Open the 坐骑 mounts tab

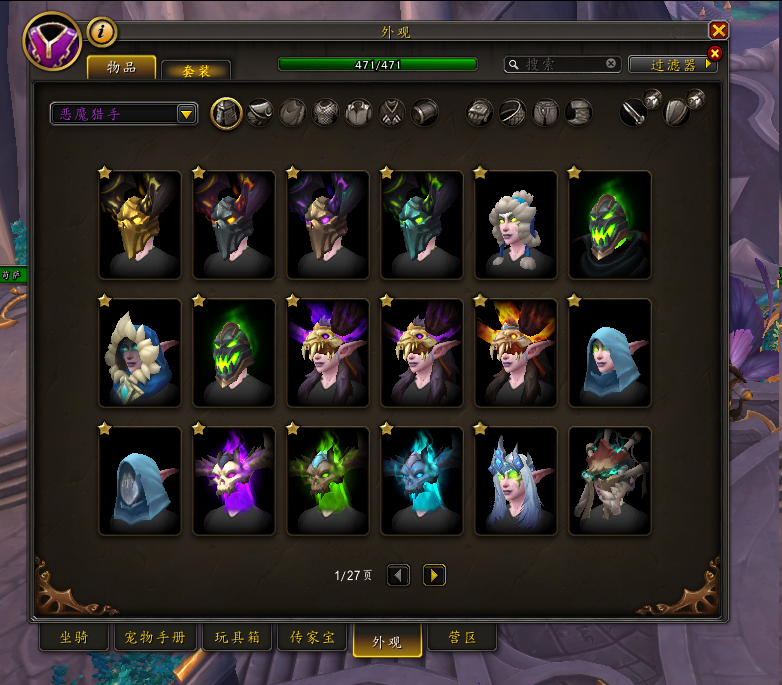(x=73, y=638)
